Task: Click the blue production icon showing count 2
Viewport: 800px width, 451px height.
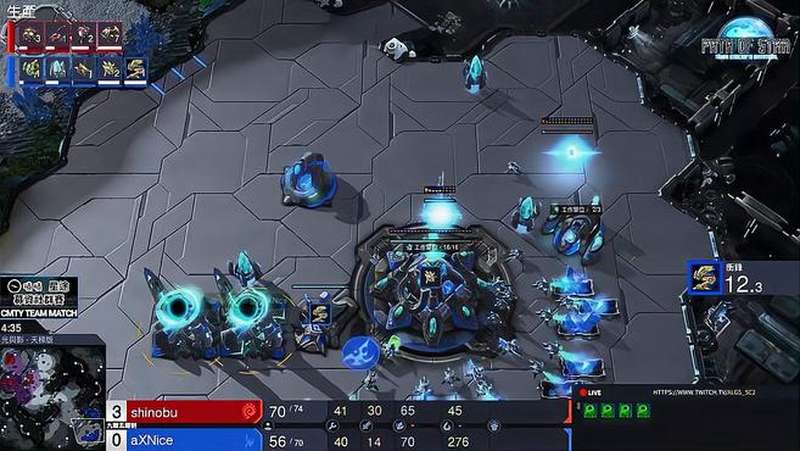Action: point(109,69)
